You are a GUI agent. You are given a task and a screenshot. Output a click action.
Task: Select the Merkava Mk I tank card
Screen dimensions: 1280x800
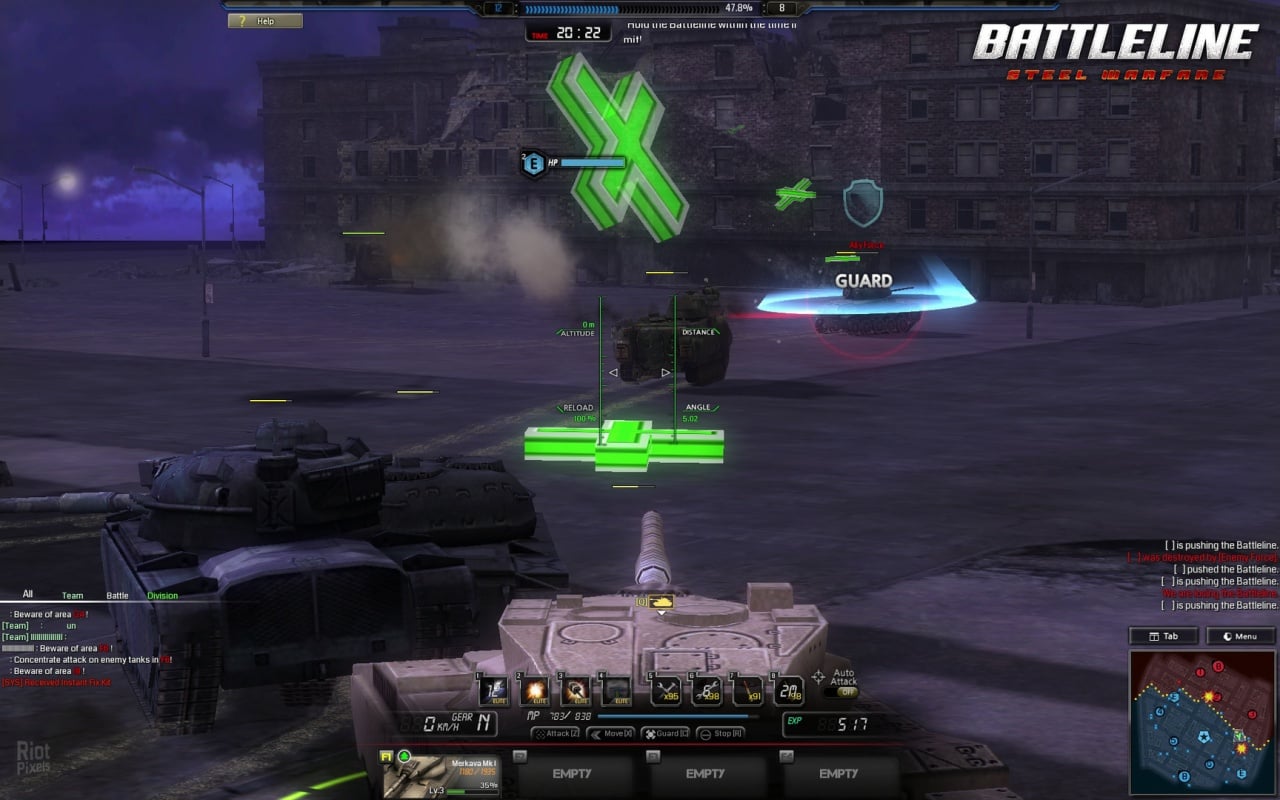pos(441,774)
